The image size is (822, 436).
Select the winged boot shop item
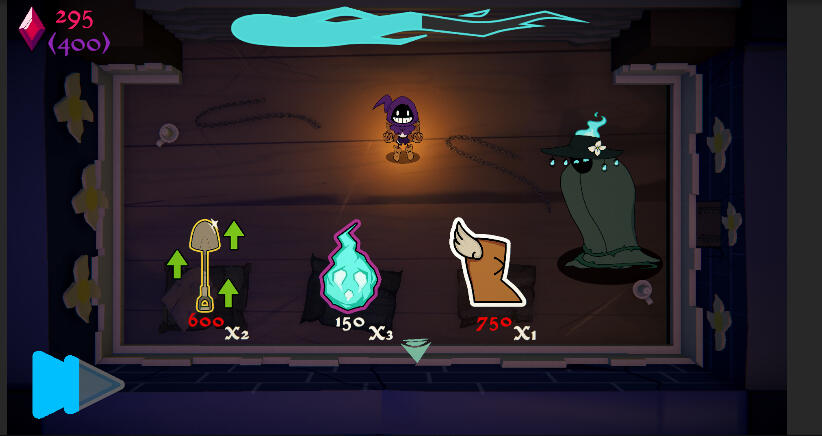click(486, 263)
